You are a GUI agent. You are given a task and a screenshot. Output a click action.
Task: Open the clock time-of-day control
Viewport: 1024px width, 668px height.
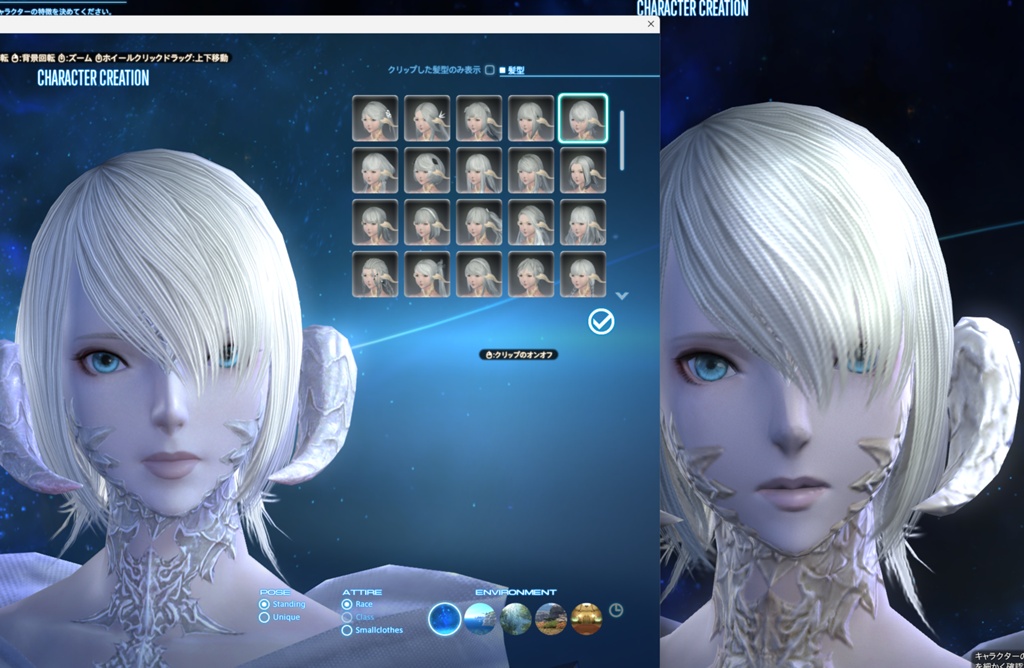pos(616,610)
